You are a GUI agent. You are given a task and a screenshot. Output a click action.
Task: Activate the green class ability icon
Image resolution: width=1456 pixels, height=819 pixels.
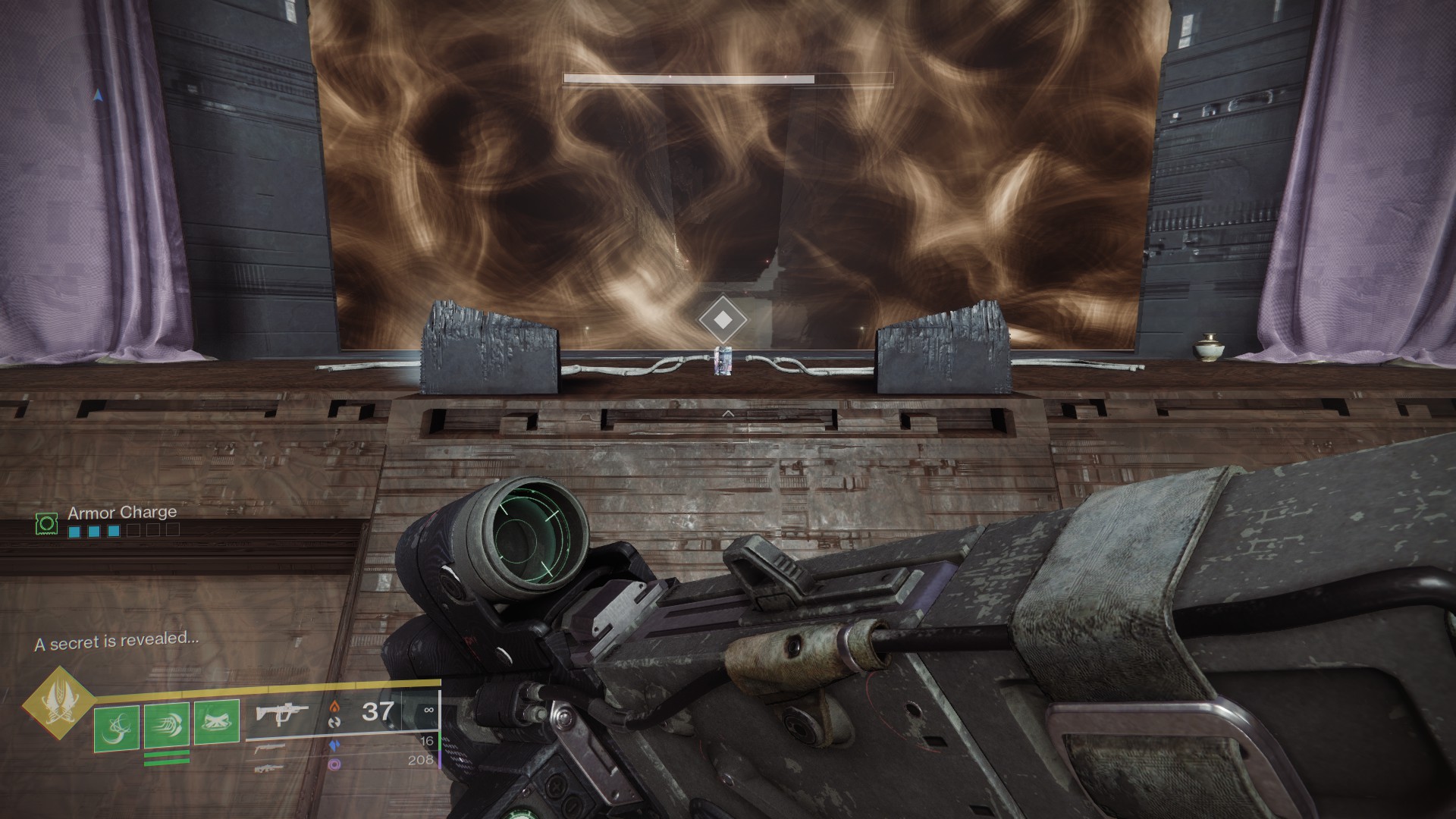pos(217,723)
